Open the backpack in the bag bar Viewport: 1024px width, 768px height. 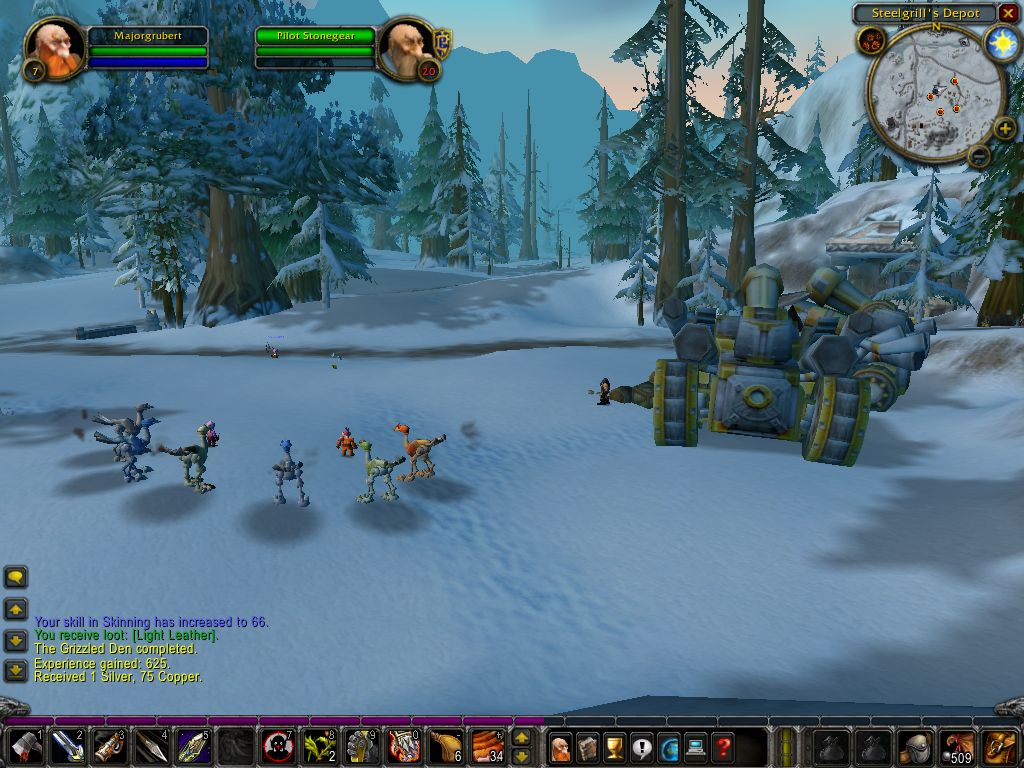coord(999,747)
